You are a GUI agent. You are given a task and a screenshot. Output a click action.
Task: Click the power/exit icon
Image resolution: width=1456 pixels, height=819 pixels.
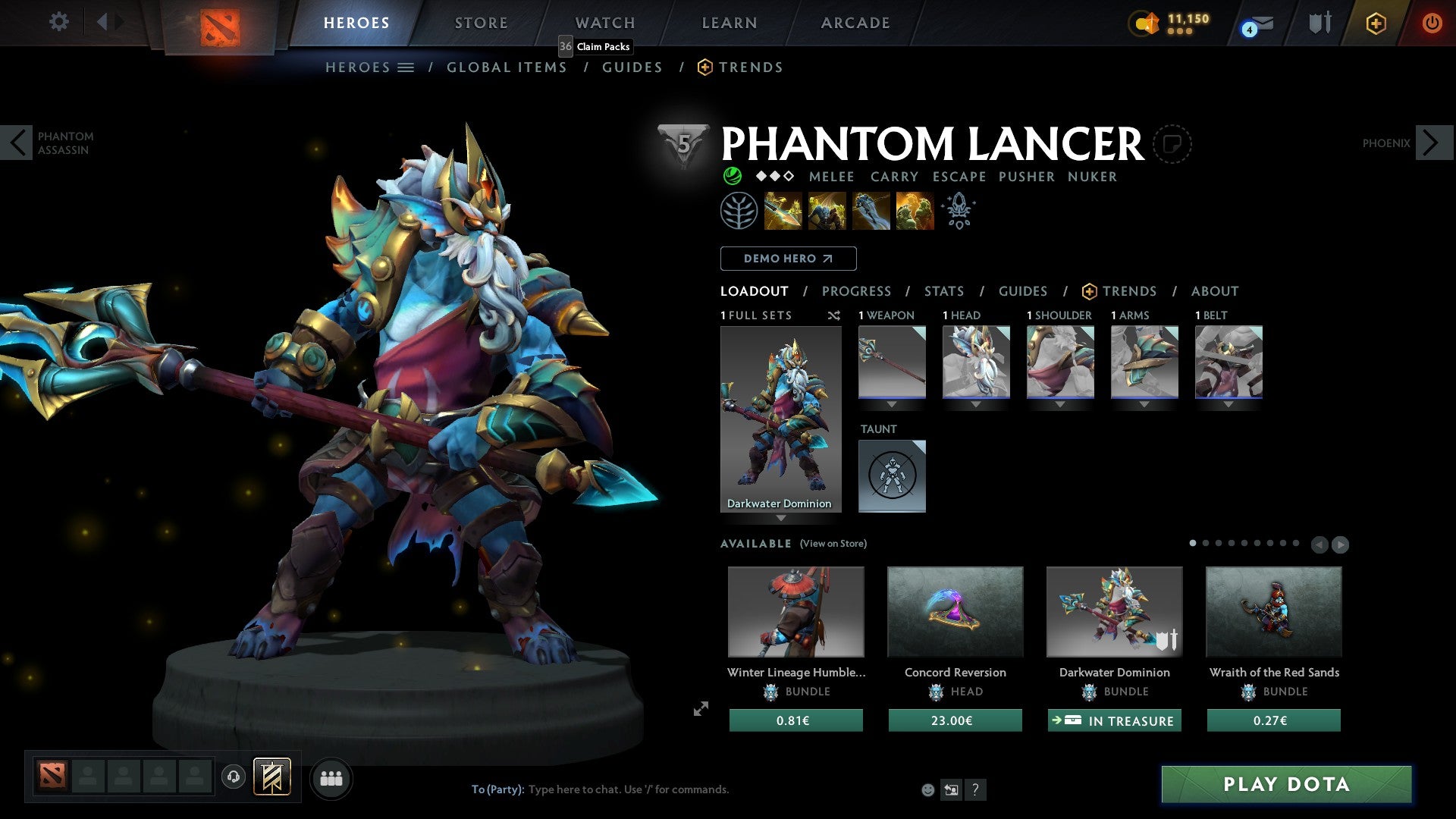coord(1433,24)
